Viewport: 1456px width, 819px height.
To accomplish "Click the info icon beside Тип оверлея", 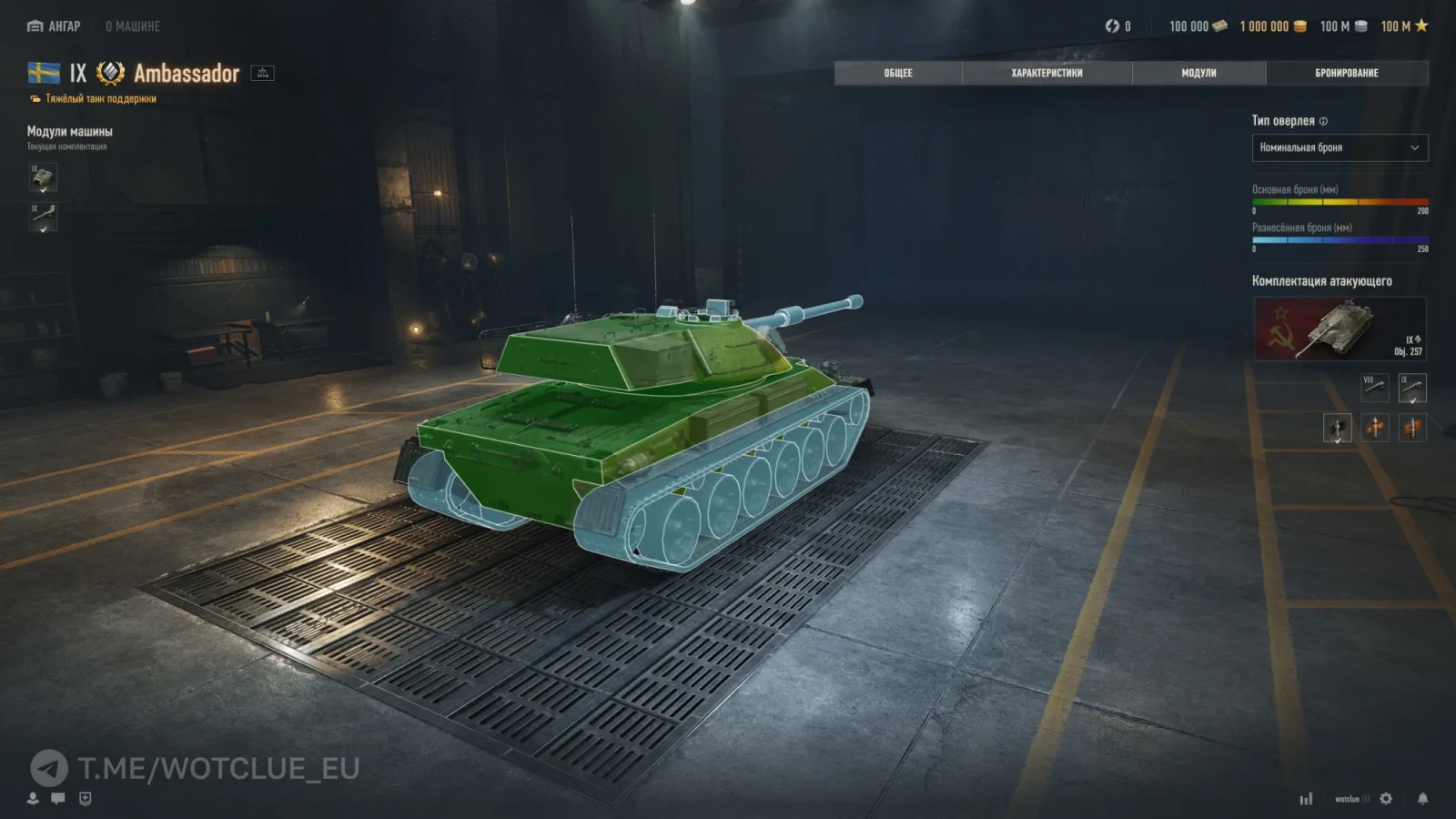I will (x=1323, y=121).
